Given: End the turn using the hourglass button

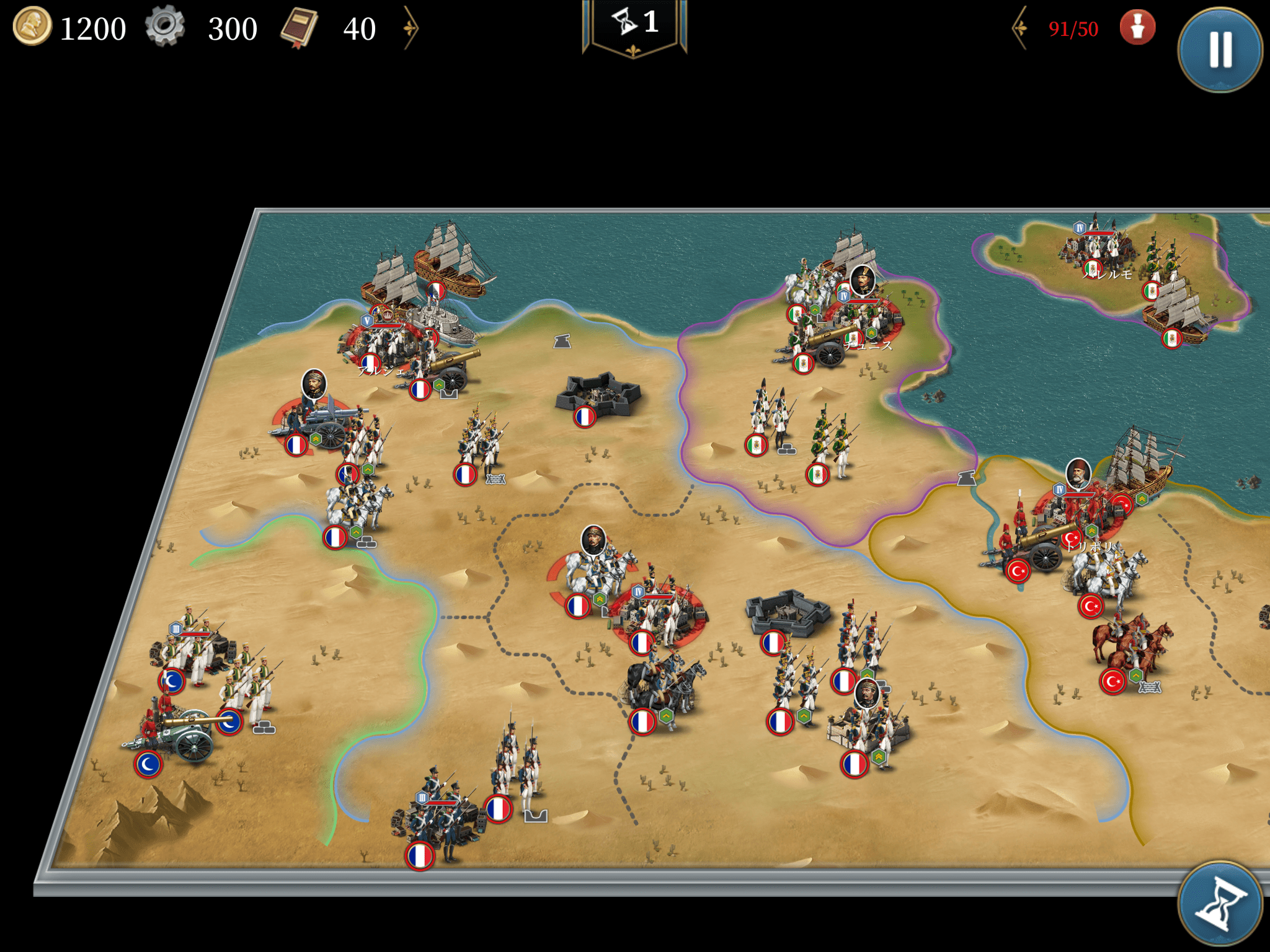Looking at the screenshot, I should [1220, 904].
